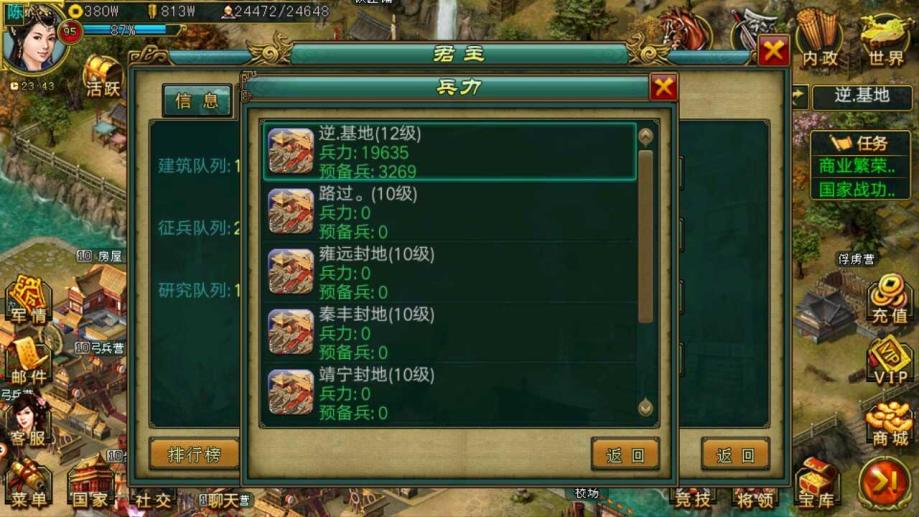Open the 任务 quest tracker
The image size is (919, 517).
[x=859, y=143]
